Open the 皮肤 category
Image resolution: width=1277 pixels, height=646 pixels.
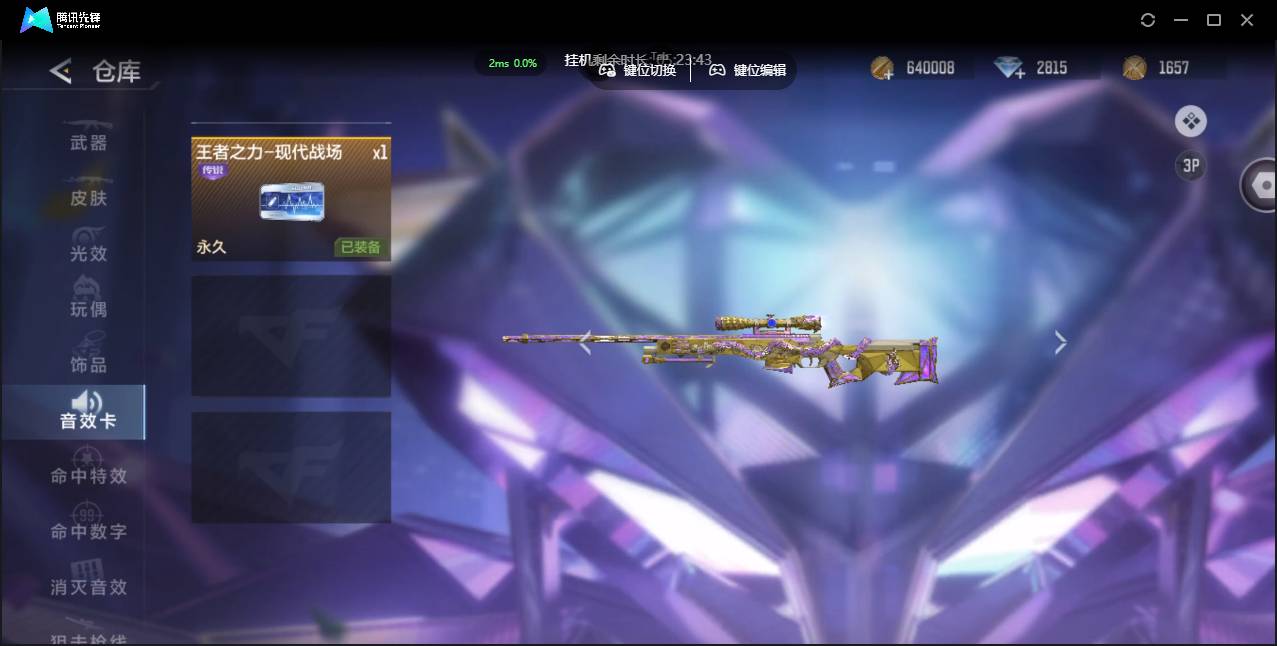pos(88,197)
